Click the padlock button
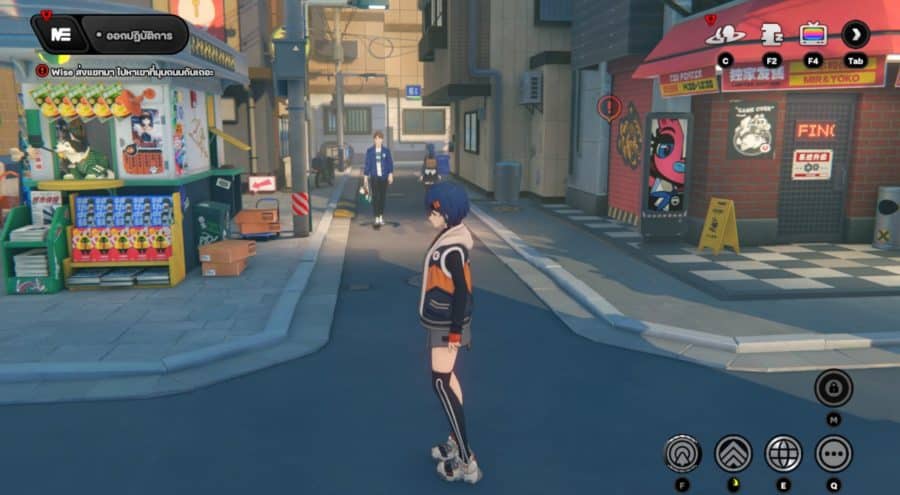The width and height of the screenshot is (900, 495). click(833, 388)
